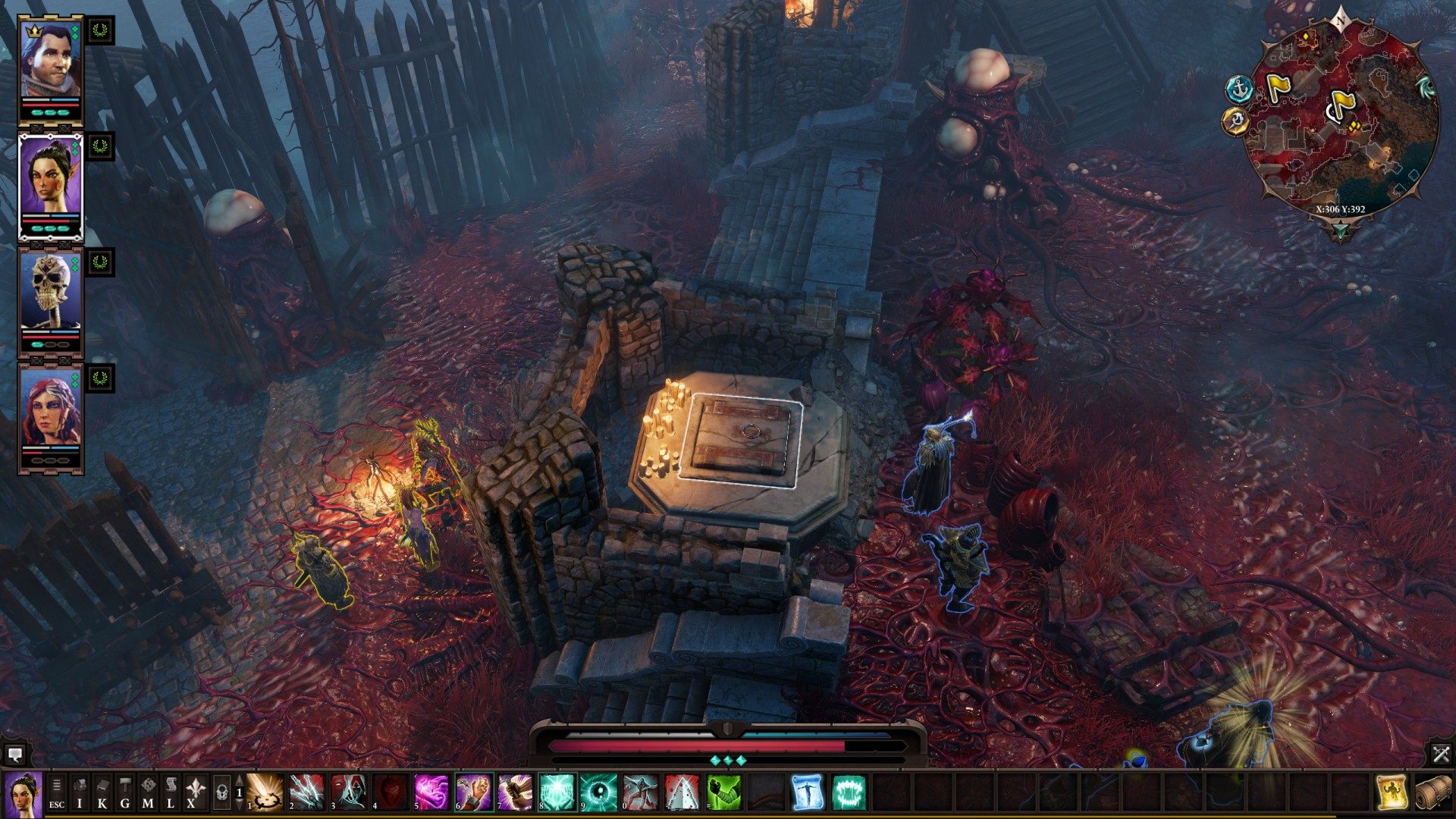The image size is (1456, 819).
Task: Activate the teal eye skill in slot 9
Action: pos(599,792)
